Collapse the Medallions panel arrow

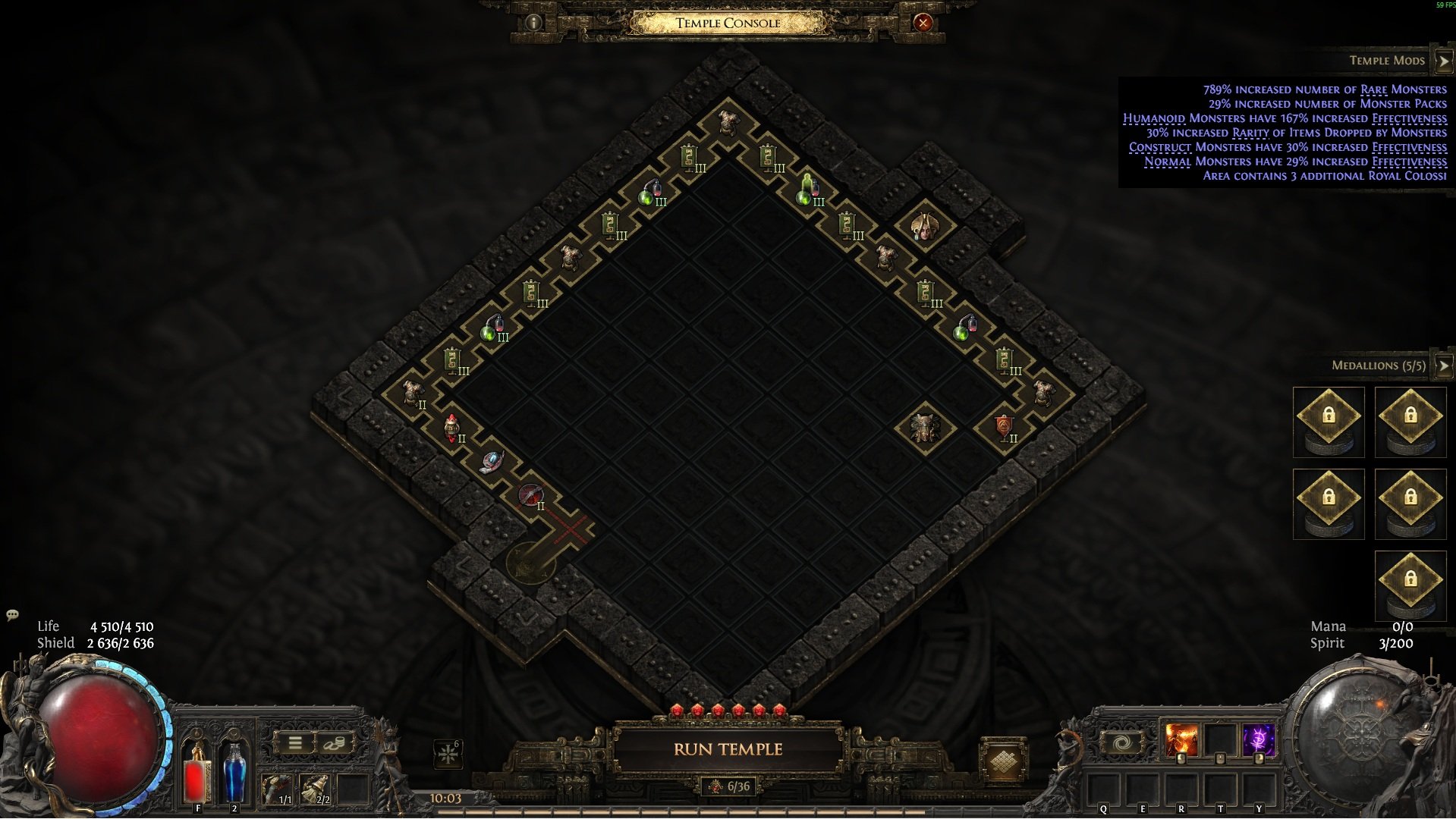tap(1442, 366)
